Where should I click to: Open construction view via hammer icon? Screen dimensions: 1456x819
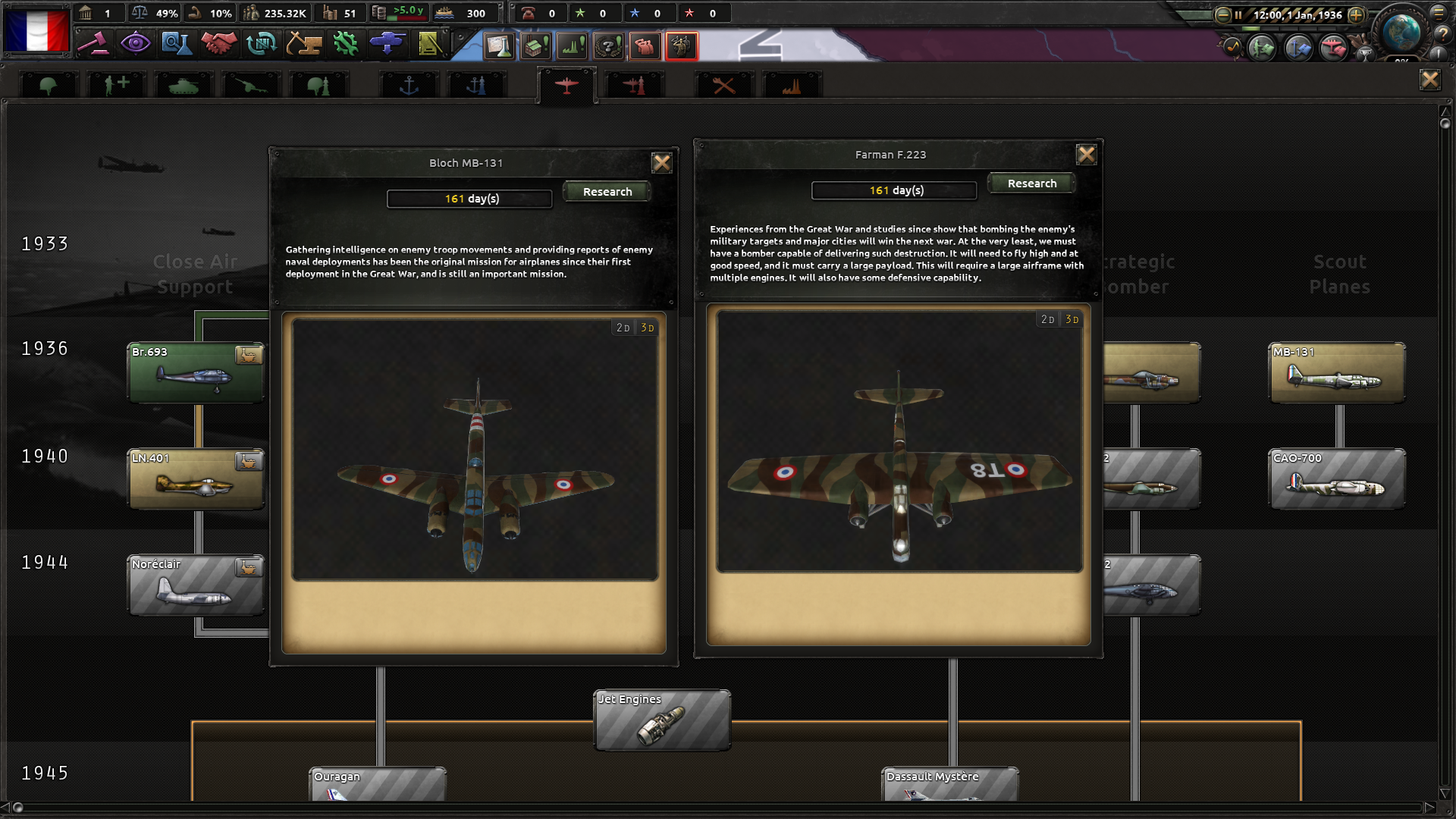pos(303,45)
